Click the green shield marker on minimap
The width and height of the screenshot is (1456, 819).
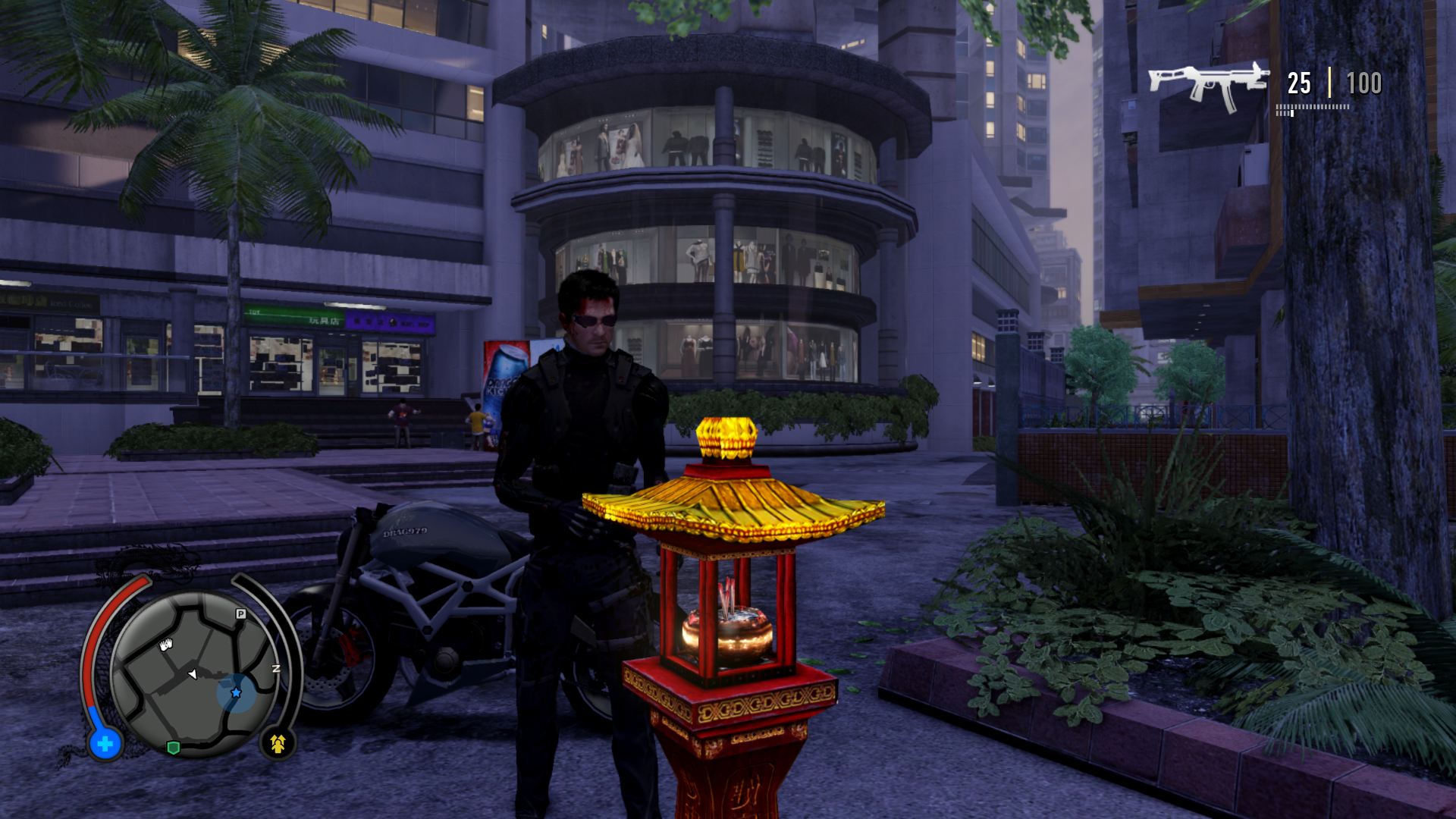(x=173, y=748)
